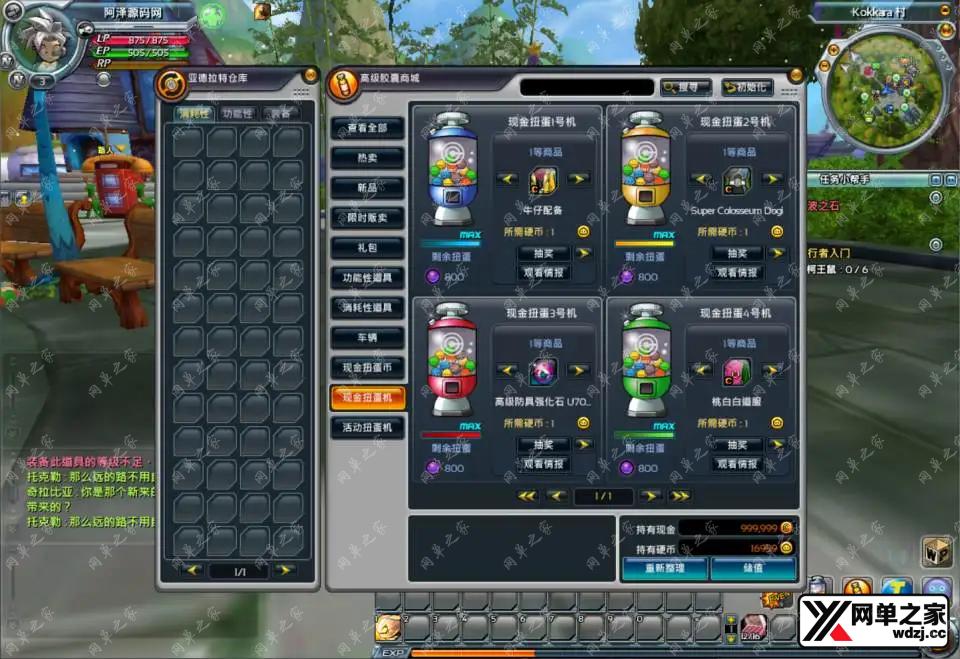Image resolution: width=960 pixels, height=659 pixels.
Task: Open the 礼包 gift pack category
Action: [x=367, y=247]
